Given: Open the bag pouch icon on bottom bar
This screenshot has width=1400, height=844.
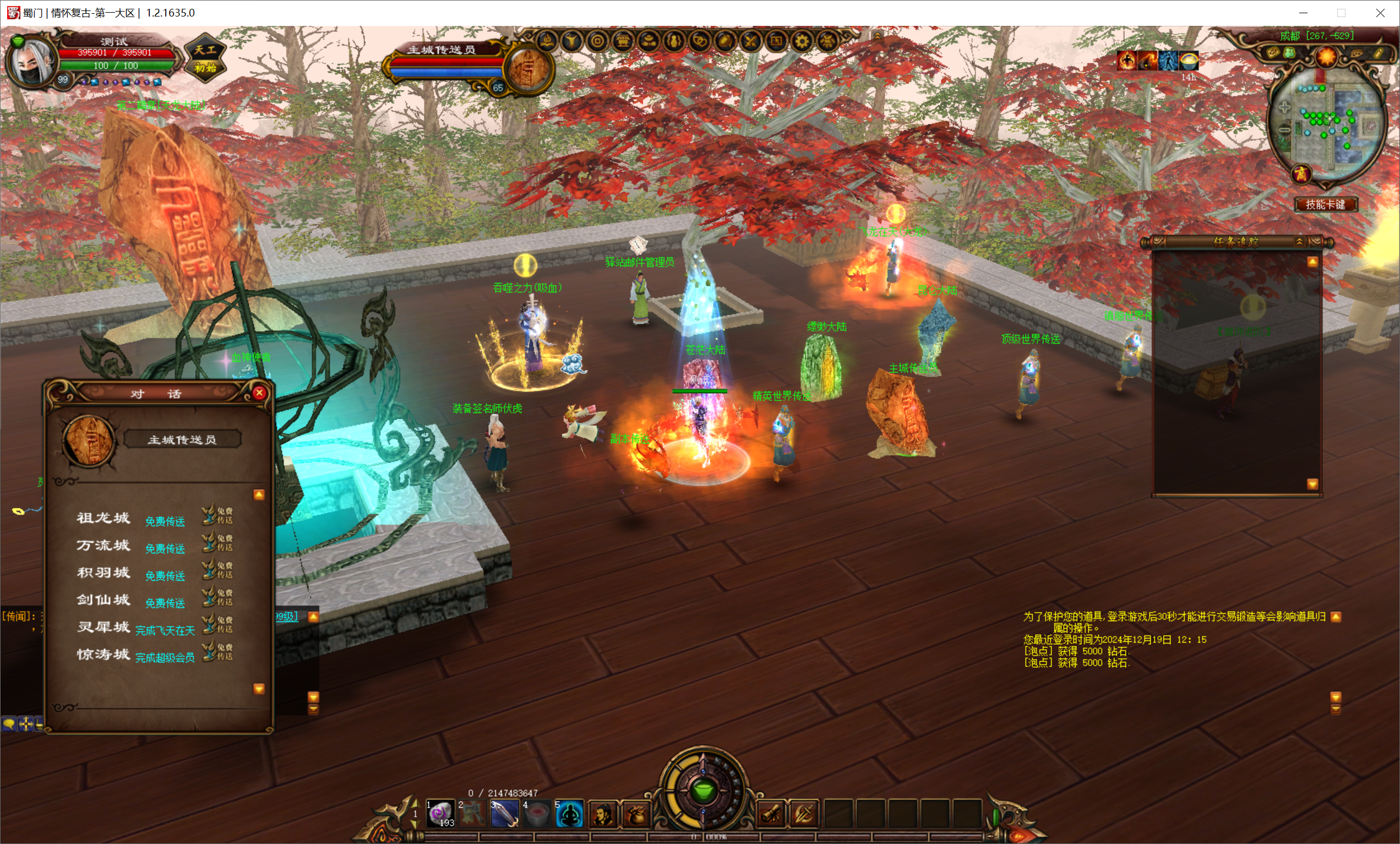Looking at the screenshot, I should pyautogui.click(x=636, y=814).
